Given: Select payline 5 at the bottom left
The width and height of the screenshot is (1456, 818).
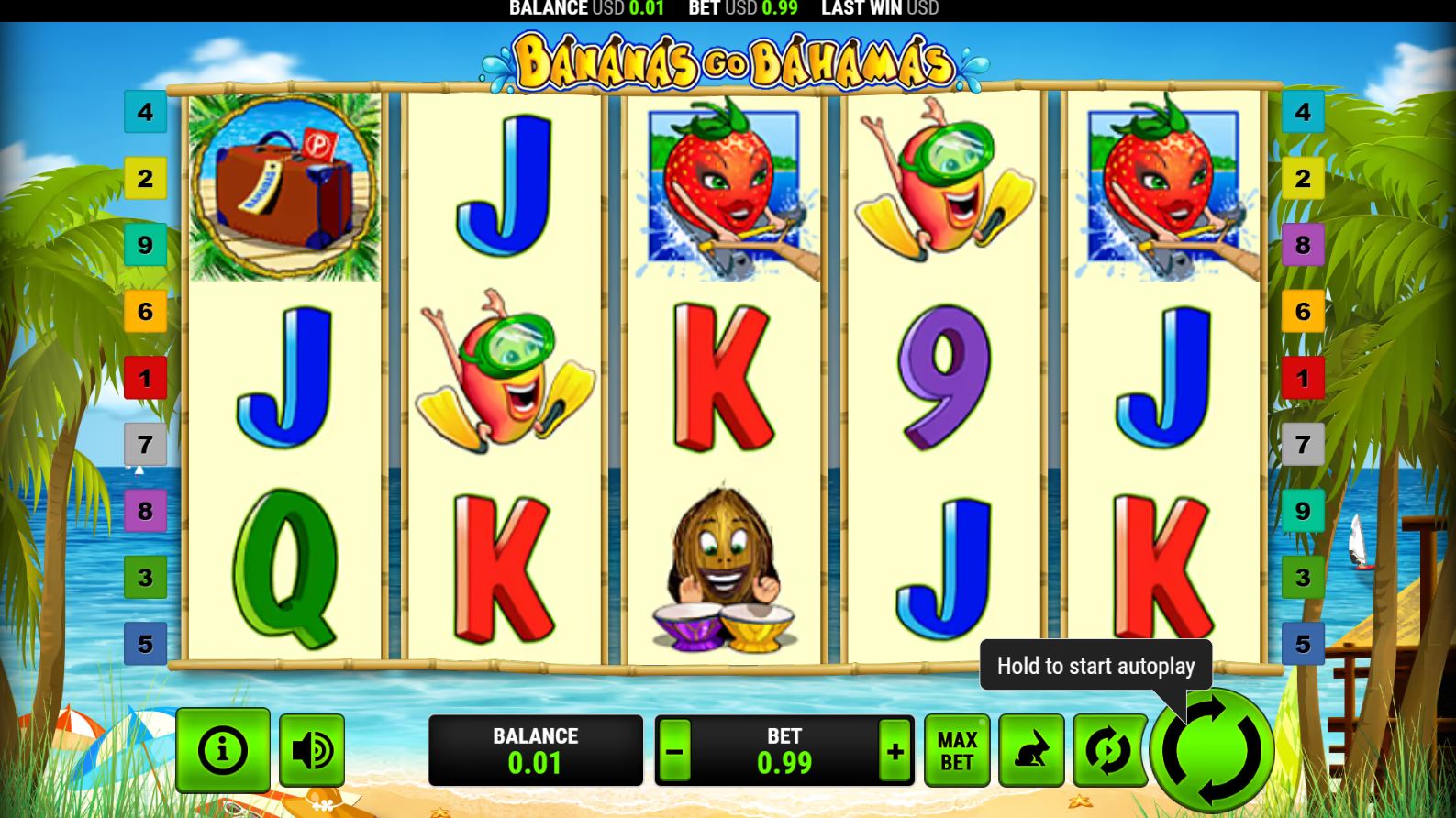Looking at the screenshot, I should (x=145, y=644).
